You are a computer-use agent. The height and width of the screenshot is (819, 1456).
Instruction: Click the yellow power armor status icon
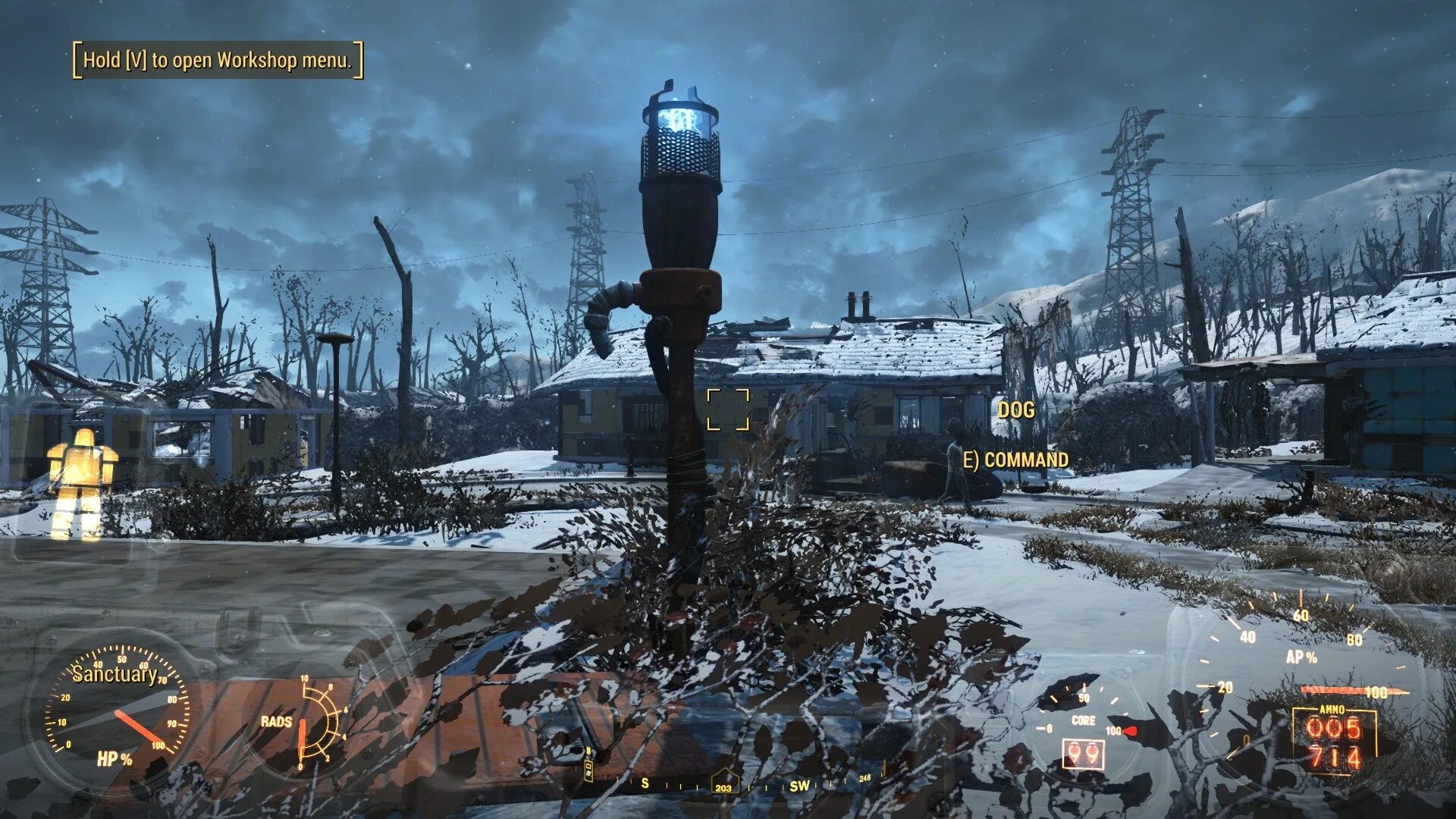[81, 482]
